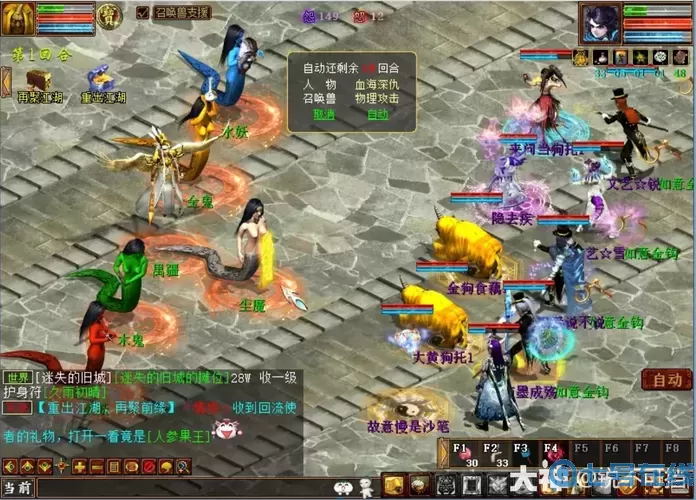This screenshot has height=500, width=696.
Task: Select the green 自动 option in the auto panel
Action: point(377,114)
